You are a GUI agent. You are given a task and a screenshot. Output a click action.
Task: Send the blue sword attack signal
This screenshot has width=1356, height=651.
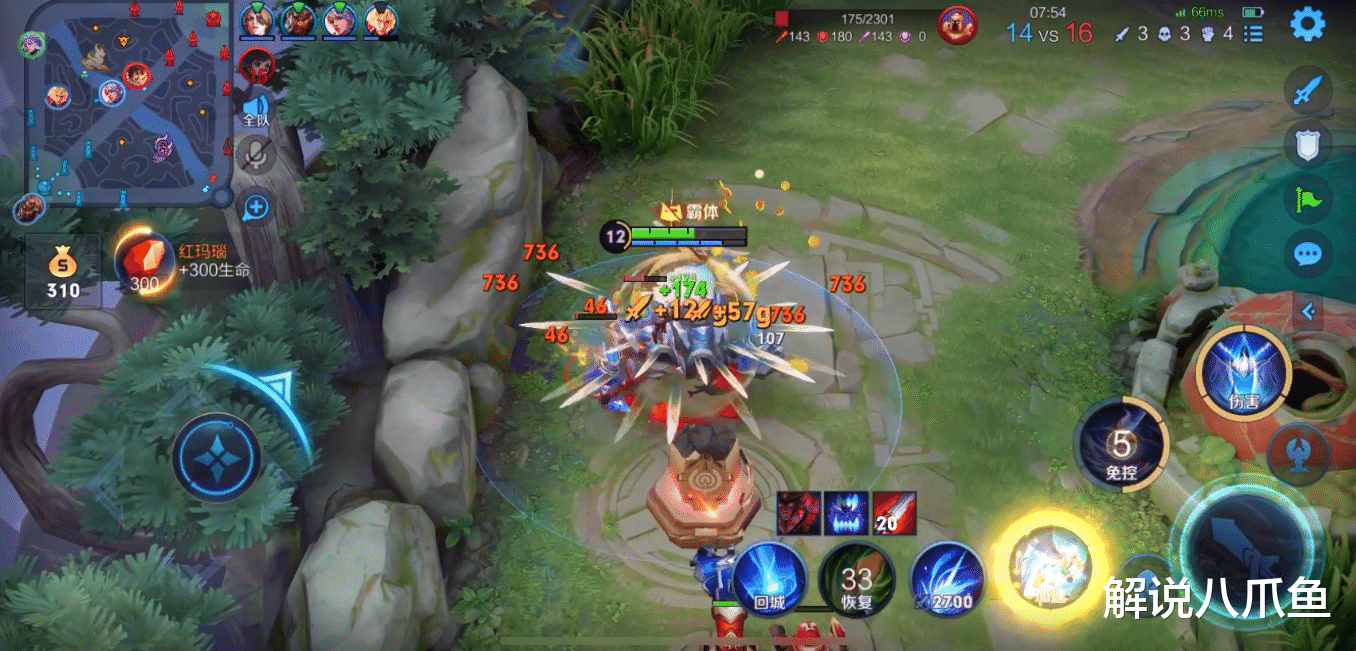click(x=1307, y=92)
